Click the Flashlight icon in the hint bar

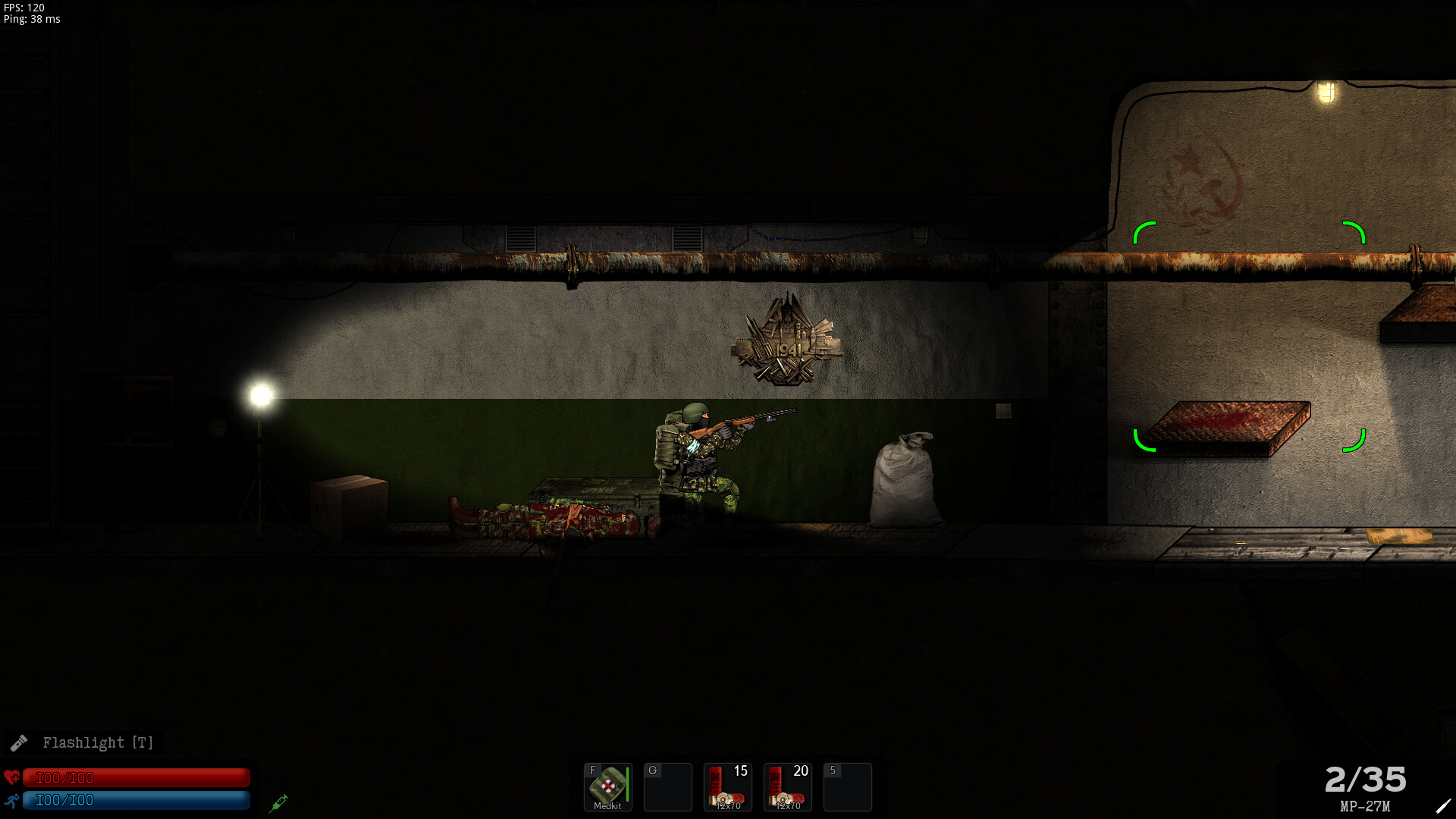(21, 743)
